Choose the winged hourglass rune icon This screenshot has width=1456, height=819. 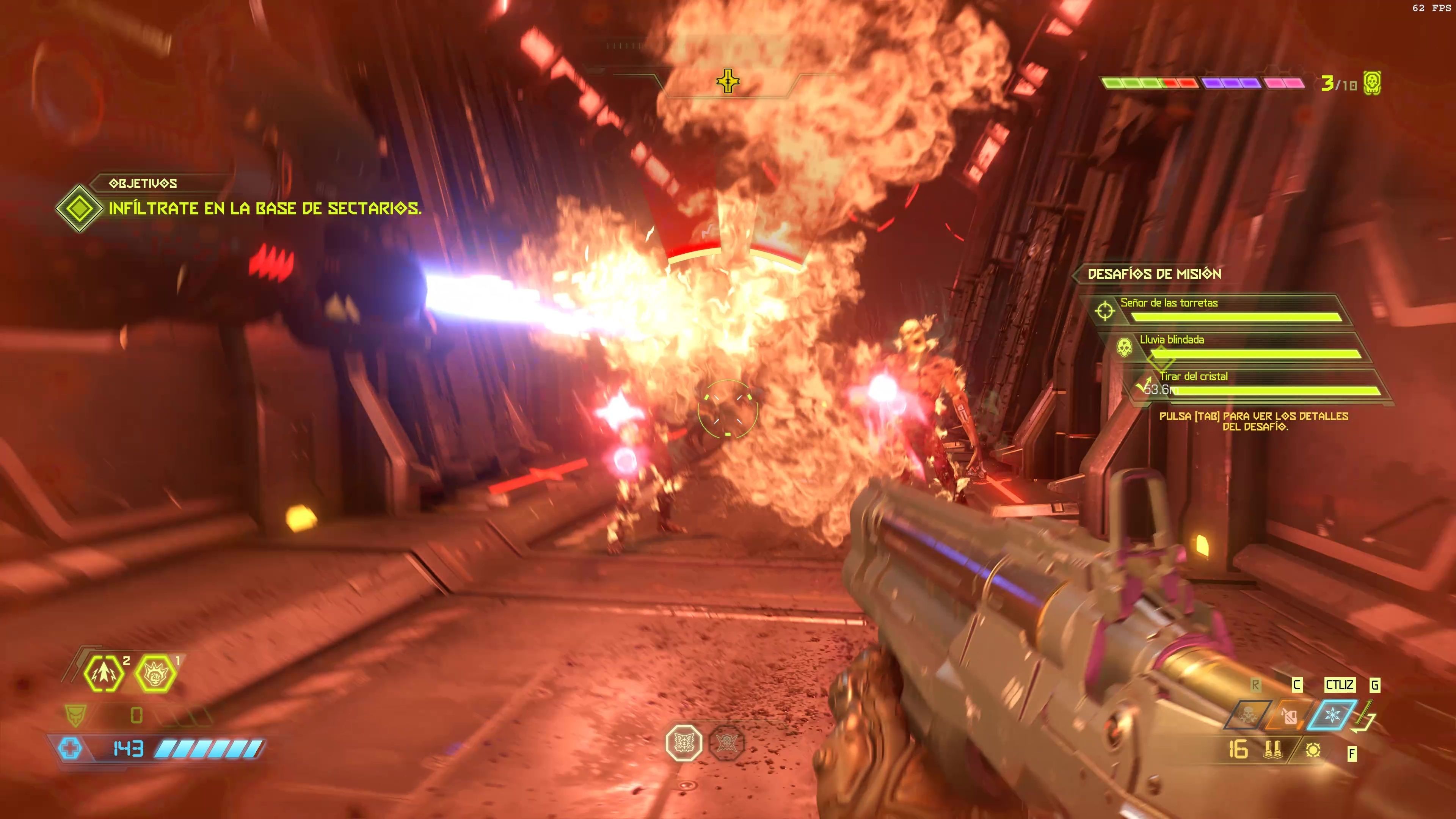(684, 743)
